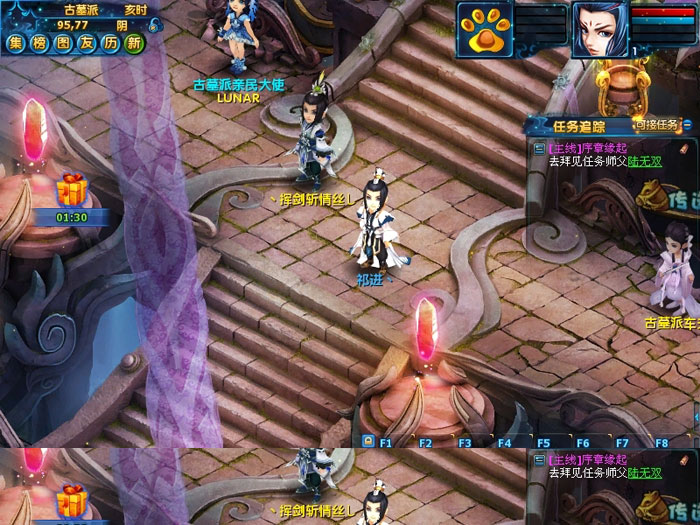Show the map with the 图 button
The height and width of the screenshot is (525, 700).
63,43
